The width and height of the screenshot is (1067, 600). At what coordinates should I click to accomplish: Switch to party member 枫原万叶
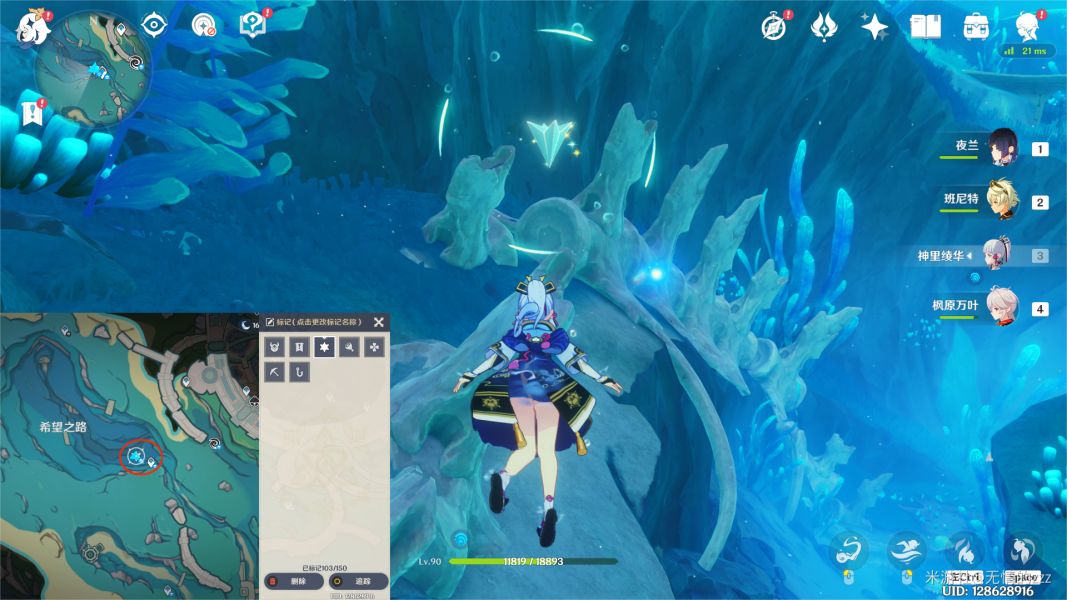pos(1003,307)
